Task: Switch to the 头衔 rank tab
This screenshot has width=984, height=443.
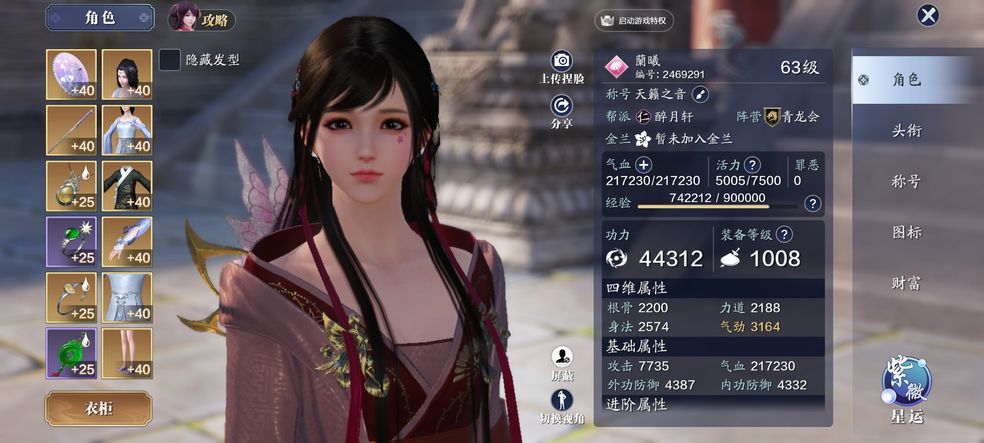Action: pyautogui.click(x=906, y=131)
